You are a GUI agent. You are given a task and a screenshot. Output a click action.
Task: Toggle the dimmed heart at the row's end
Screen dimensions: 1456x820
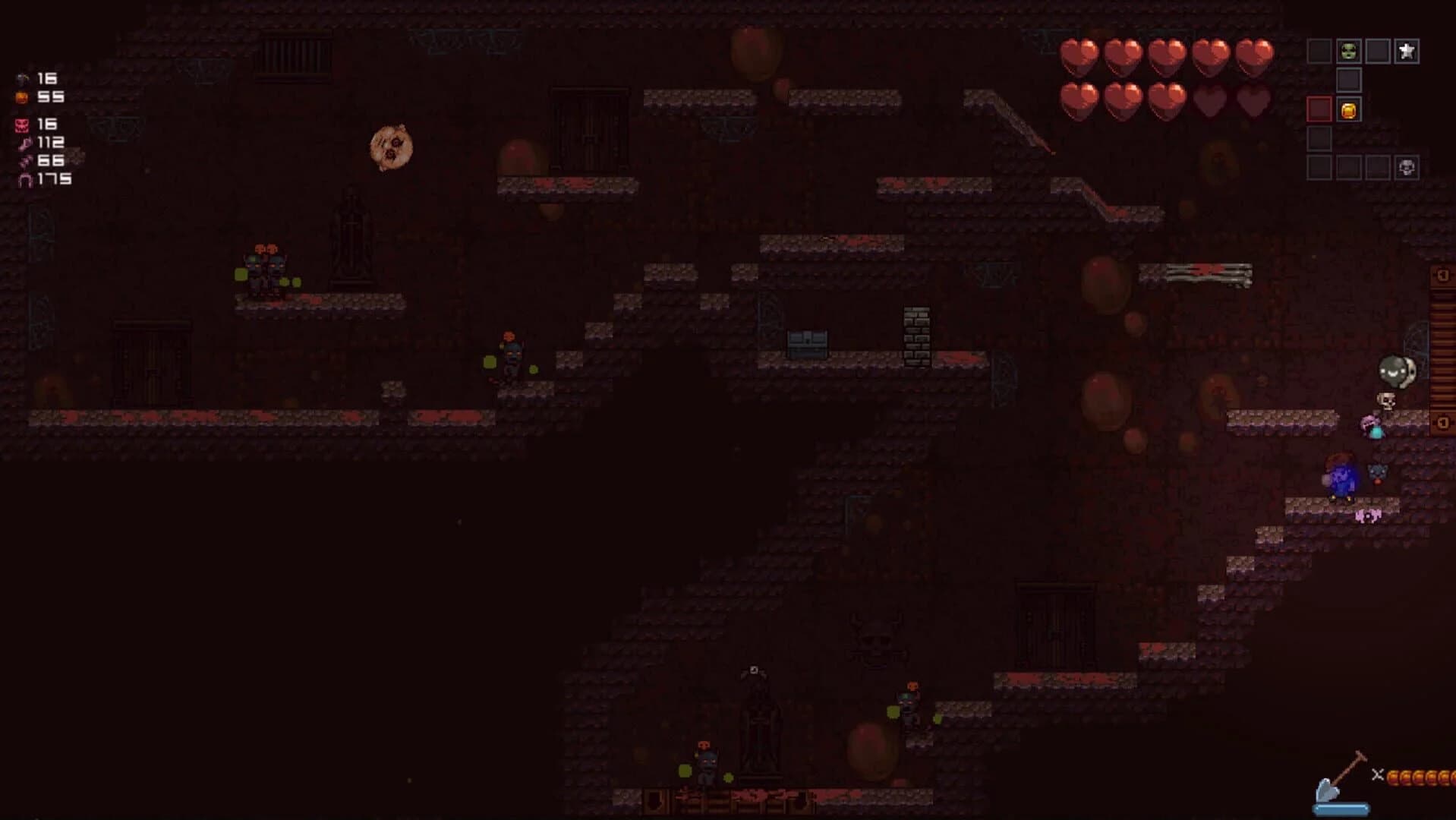pos(1257,99)
